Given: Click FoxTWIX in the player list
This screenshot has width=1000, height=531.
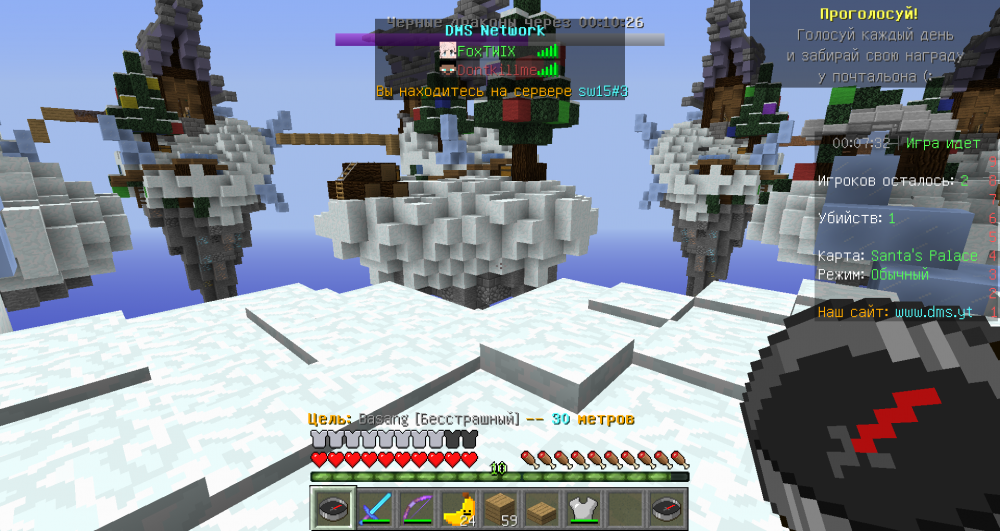Looking at the screenshot, I should tap(485, 50).
